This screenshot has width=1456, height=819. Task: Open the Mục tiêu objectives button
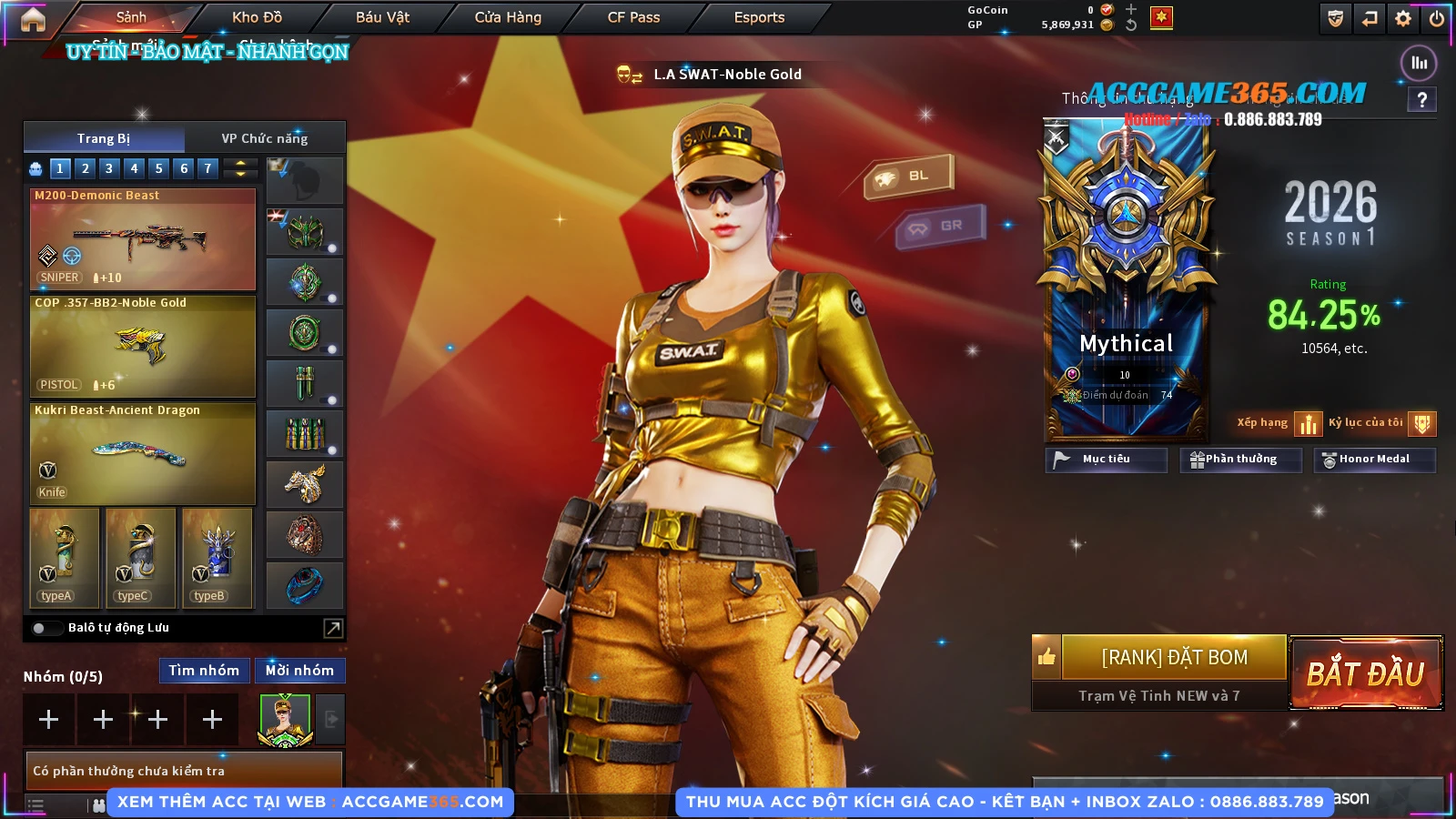tap(1106, 460)
